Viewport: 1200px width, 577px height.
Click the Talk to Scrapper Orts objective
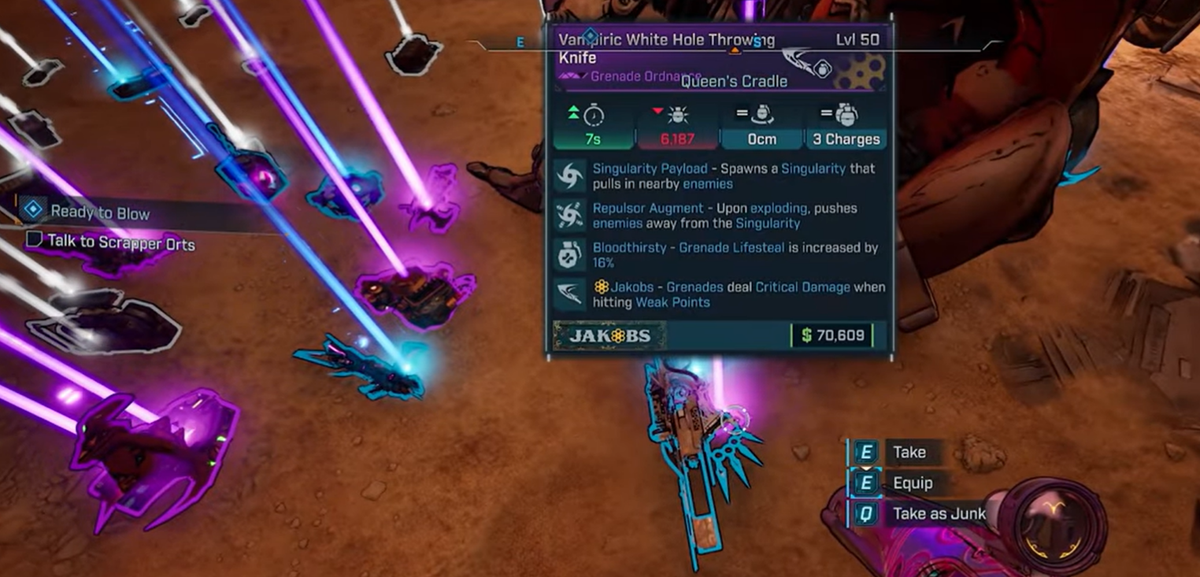[x=120, y=243]
